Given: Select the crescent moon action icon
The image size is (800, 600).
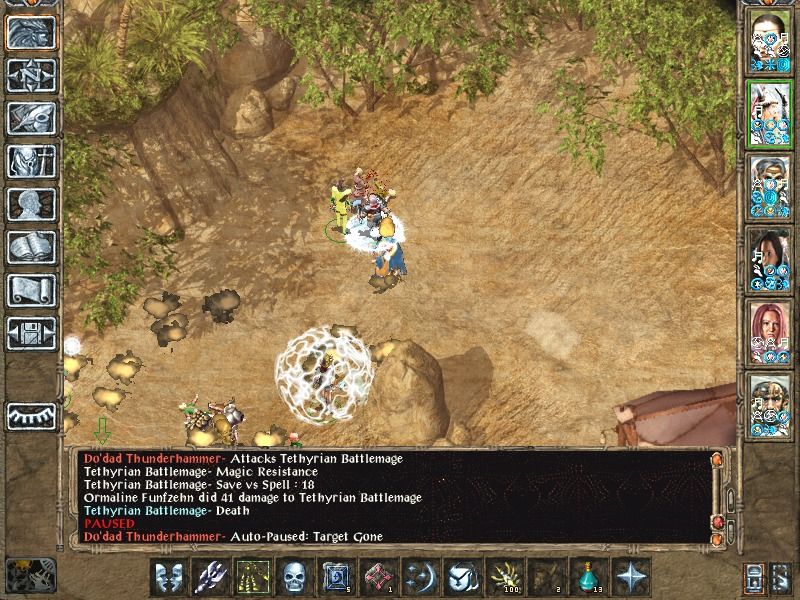Looking at the screenshot, I should click(x=420, y=577).
